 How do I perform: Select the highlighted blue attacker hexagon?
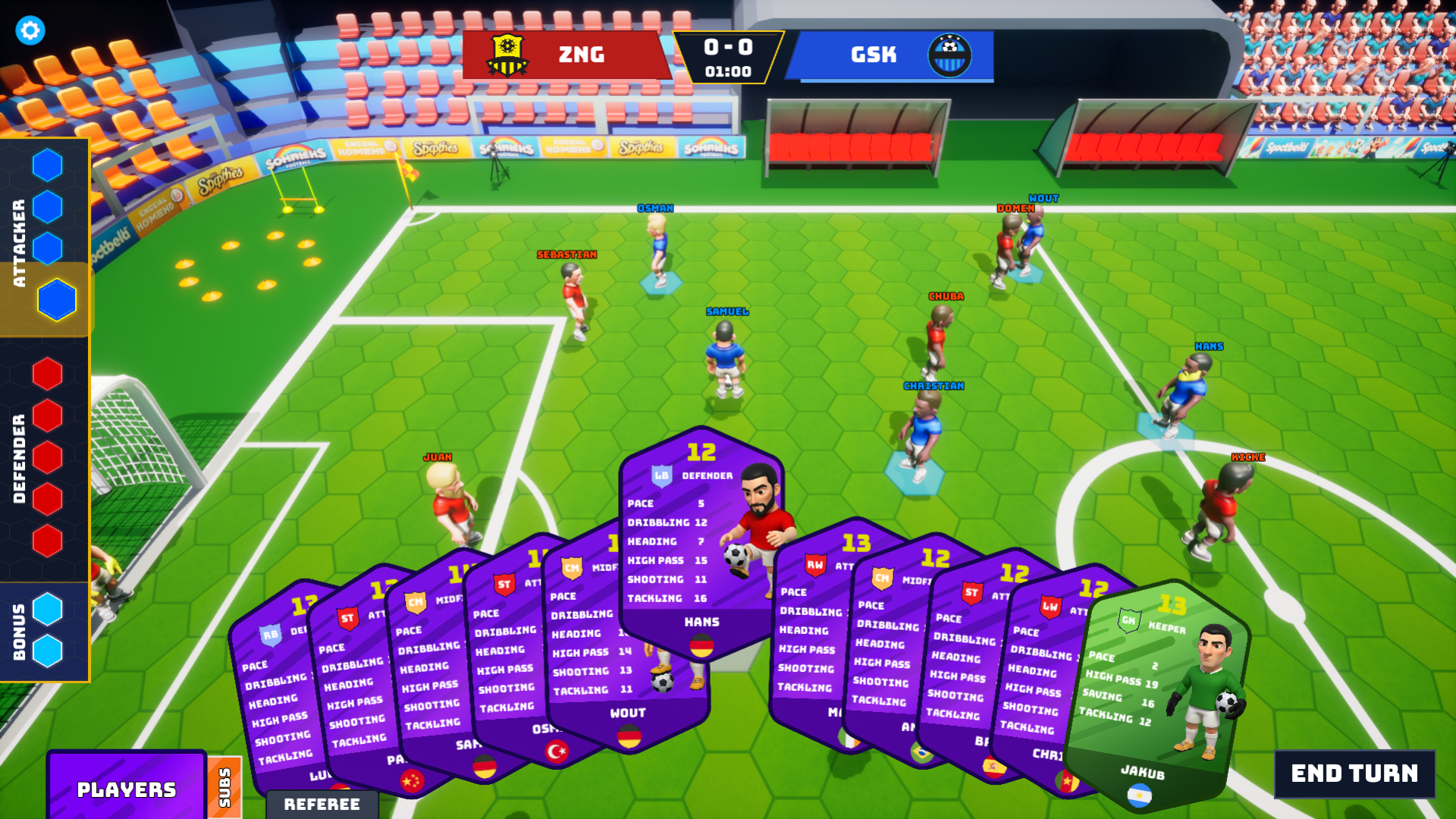(x=57, y=299)
